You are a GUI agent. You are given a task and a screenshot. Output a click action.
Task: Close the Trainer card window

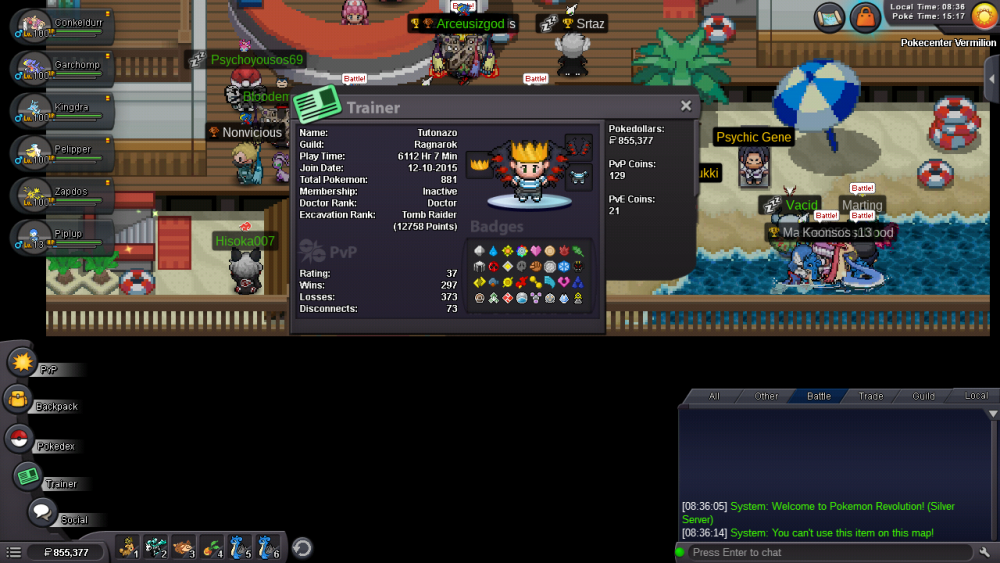[x=686, y=106]
